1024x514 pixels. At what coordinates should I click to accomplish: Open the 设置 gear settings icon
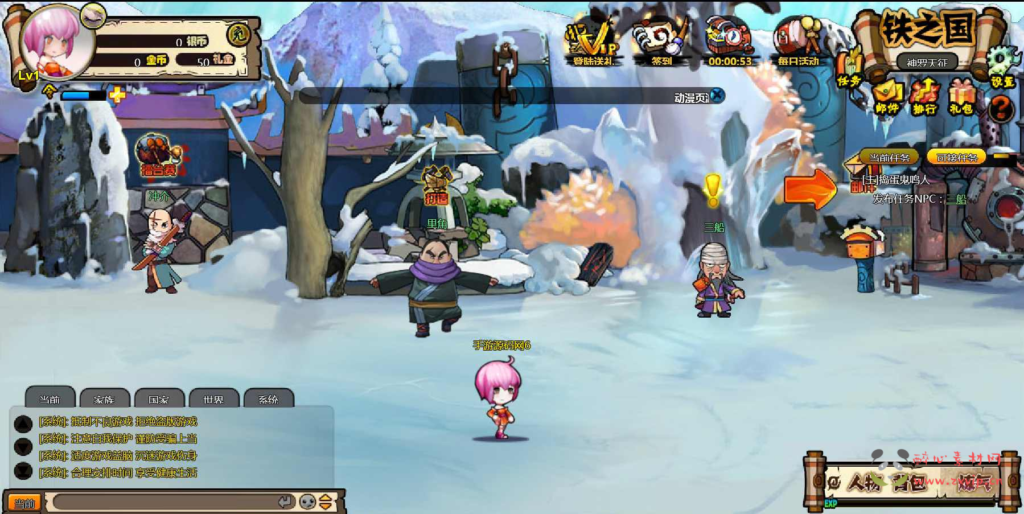coord(1000,67)
